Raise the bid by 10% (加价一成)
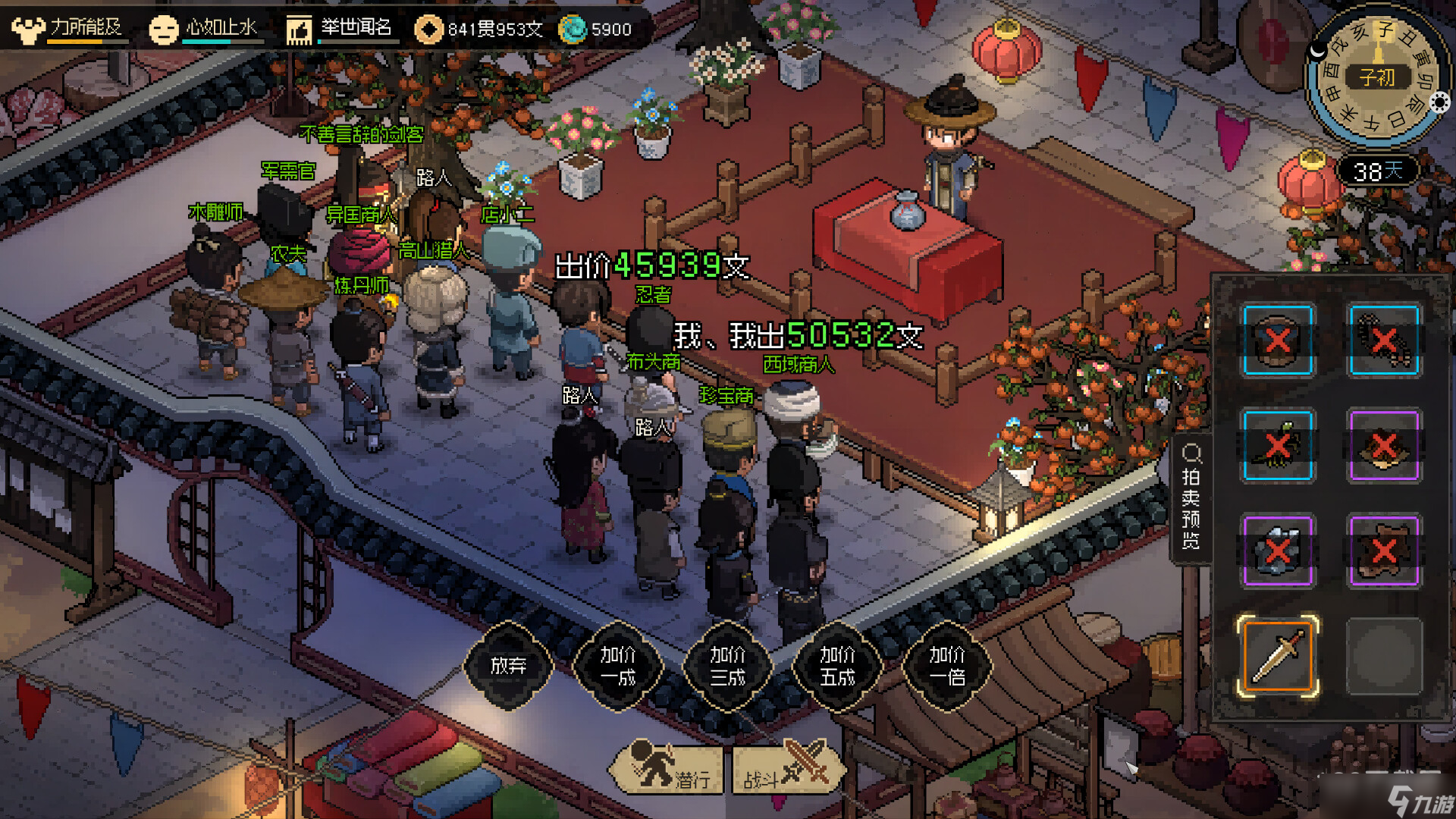The width and height of the screenshot is (1456, 819). (x=618, y=666)
